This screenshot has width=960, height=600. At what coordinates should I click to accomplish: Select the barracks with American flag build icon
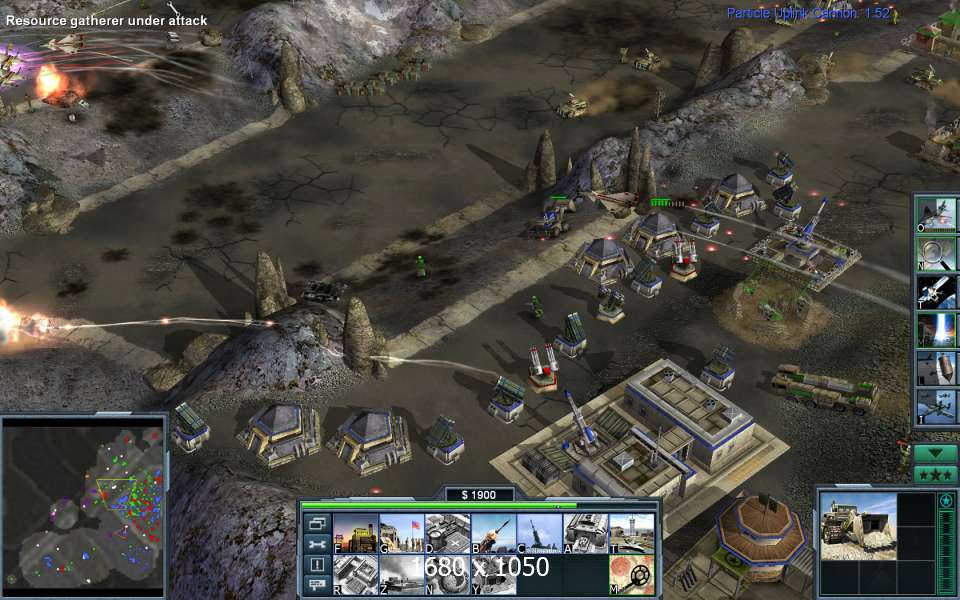401,533
